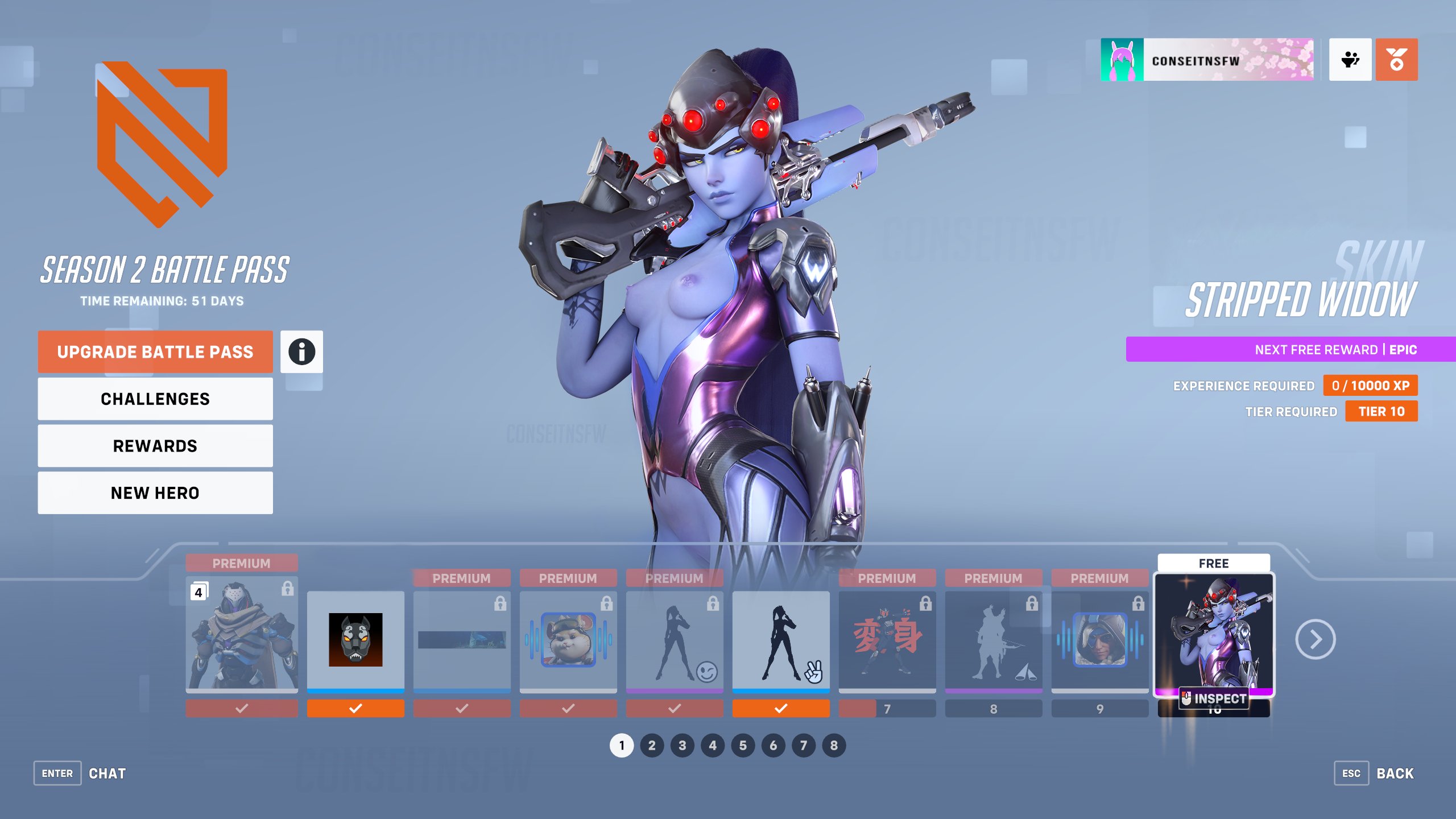Select the Rewards menu entry
Screen dimensions: 1456x819
(155, 446)
